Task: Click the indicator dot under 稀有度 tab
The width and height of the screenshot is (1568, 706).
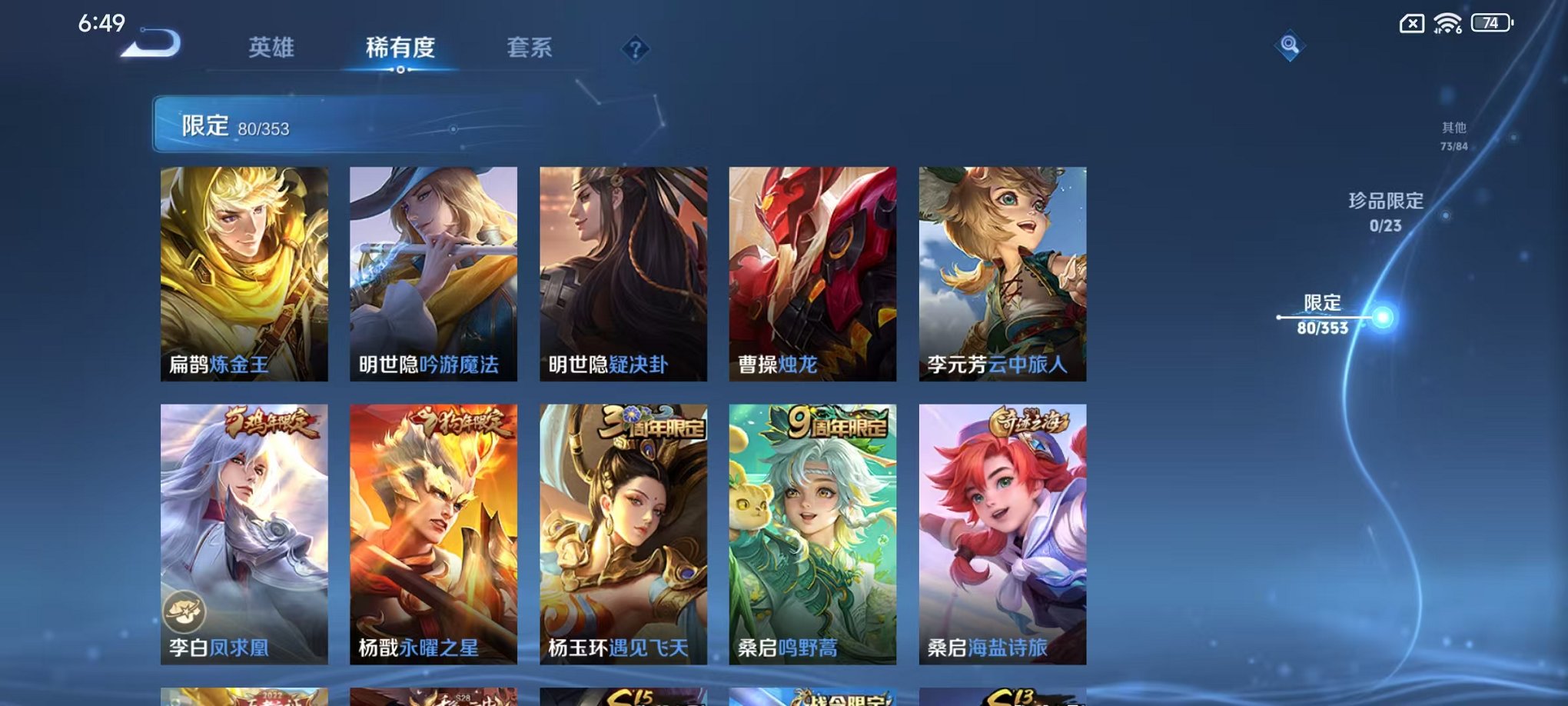Action: click(x=400, y=70)
